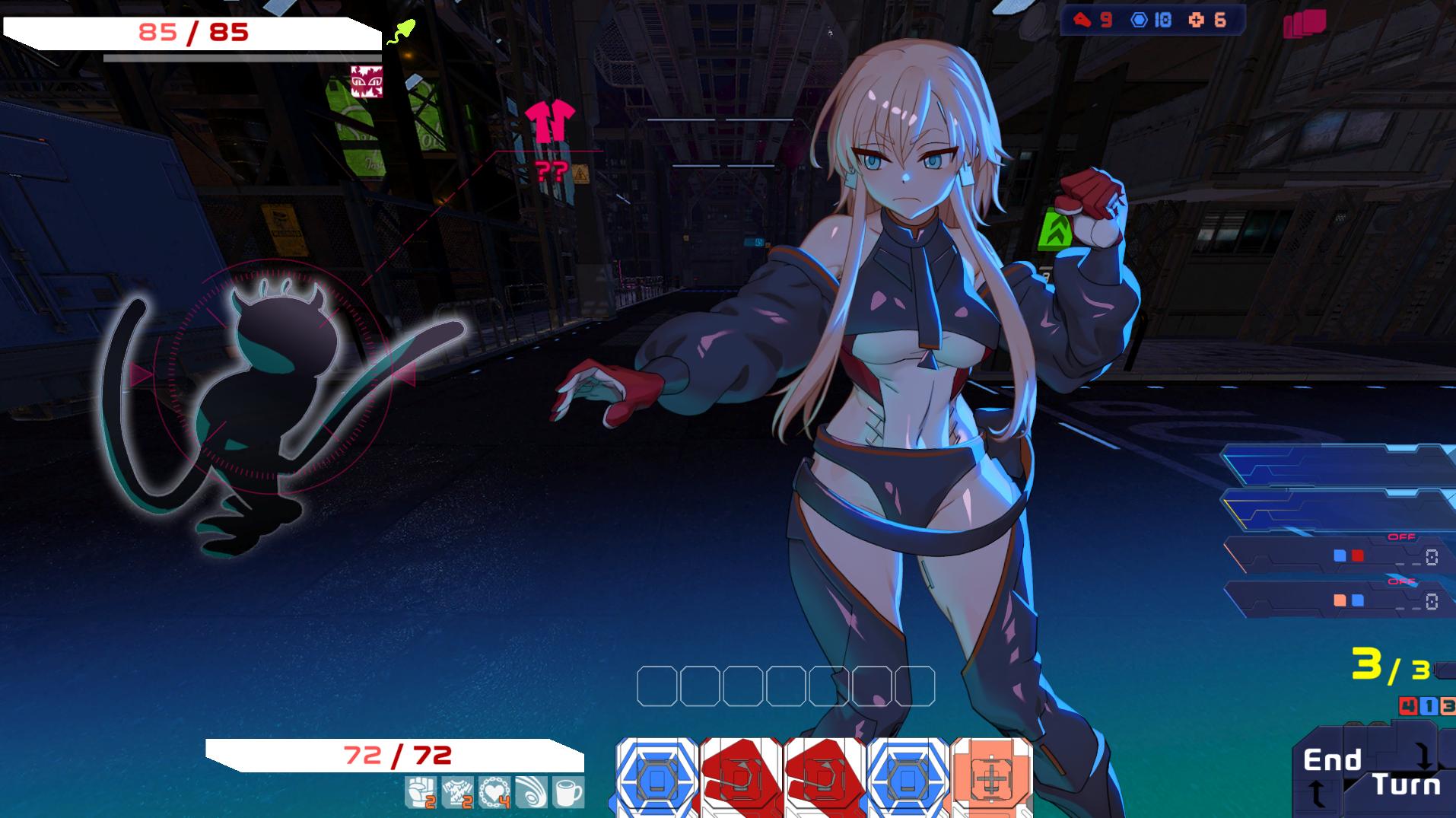The width and height of the screenshot is (1456, 818).
Task: Inspect the shirt status icon with 2
Action: (x=458, y=792)
